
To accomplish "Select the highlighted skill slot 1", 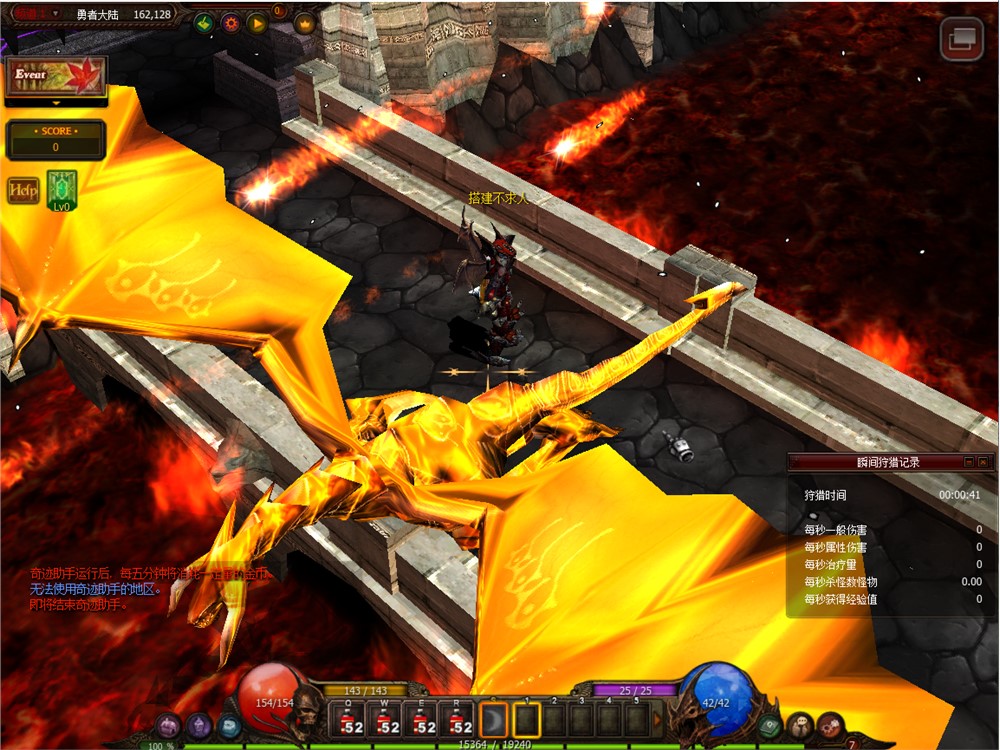I will tap(527, 720).
